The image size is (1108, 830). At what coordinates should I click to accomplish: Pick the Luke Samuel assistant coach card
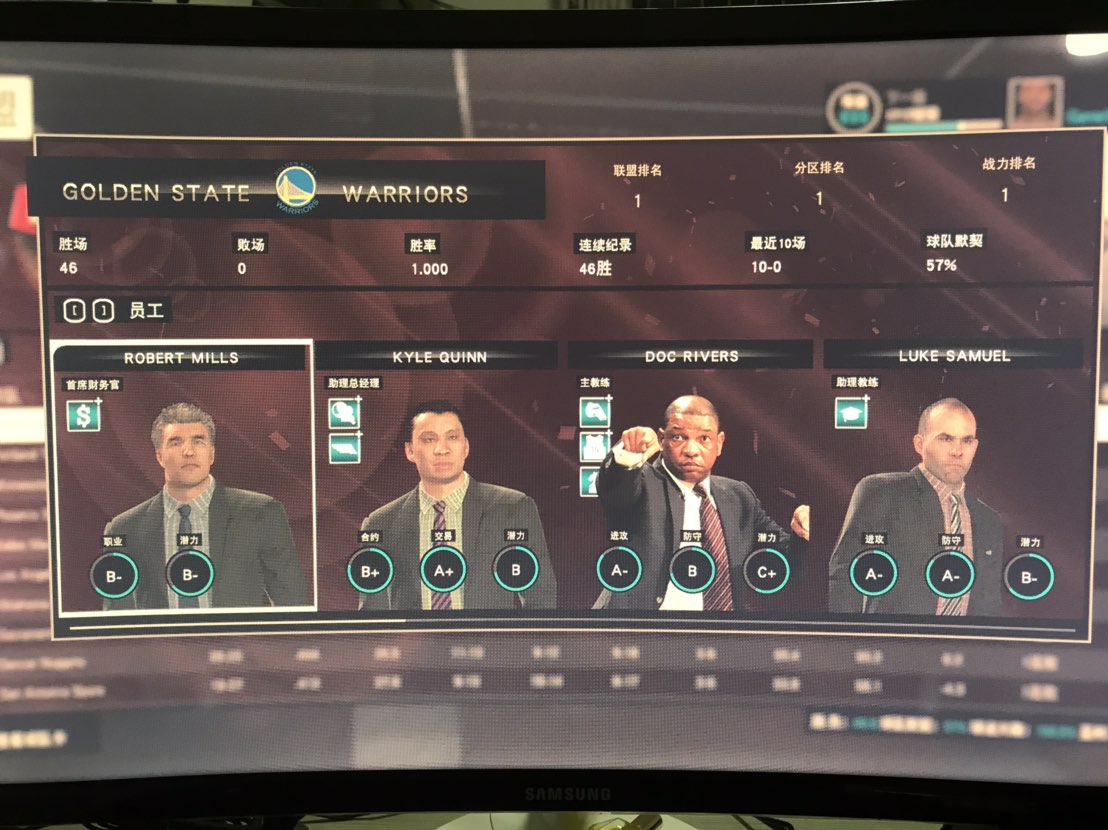952,480
